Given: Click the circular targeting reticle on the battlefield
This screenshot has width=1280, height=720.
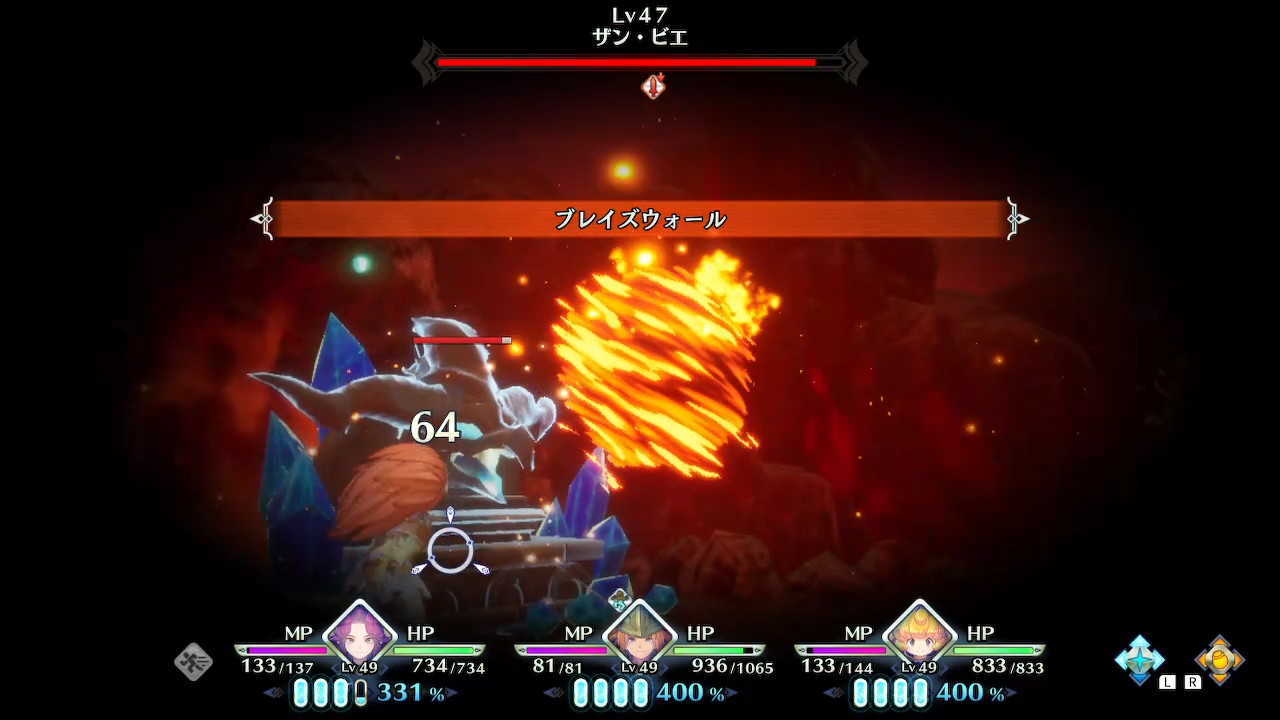Looking at the screenshot, I should pos(452,550).
